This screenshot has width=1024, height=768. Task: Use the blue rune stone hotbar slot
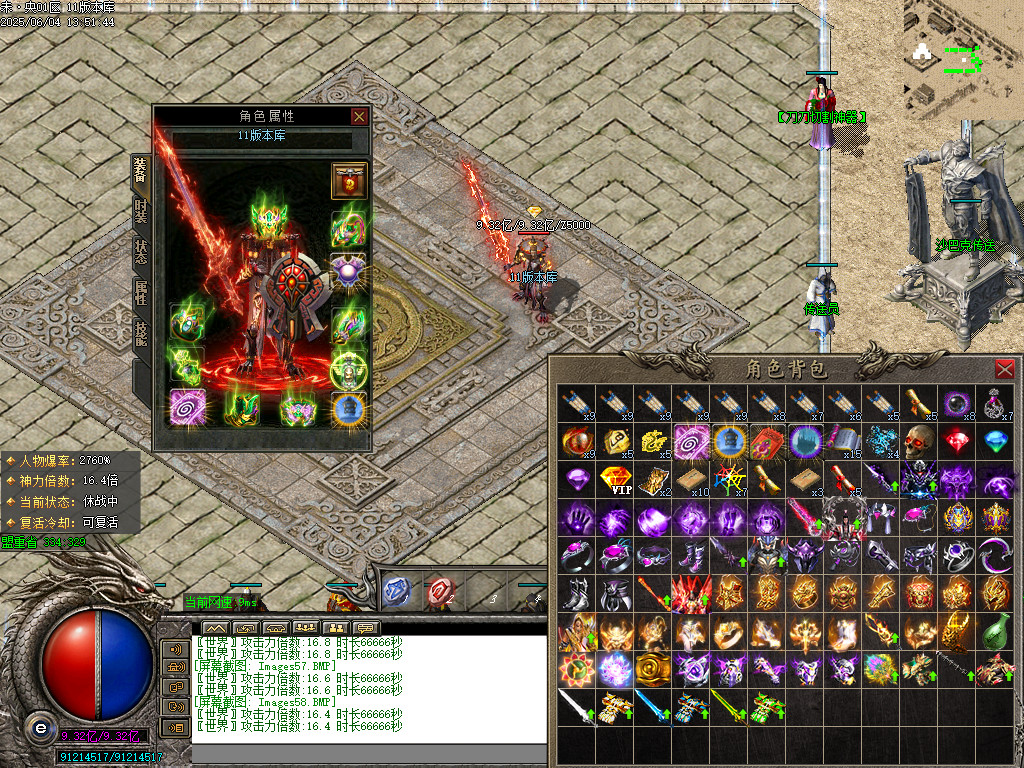[397, 592]
